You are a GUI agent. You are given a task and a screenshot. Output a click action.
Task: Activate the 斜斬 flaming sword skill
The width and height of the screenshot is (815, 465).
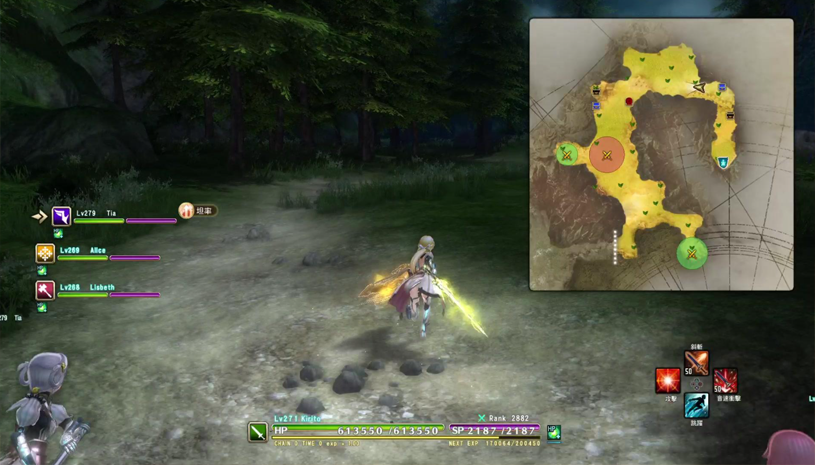pos(697,361)
